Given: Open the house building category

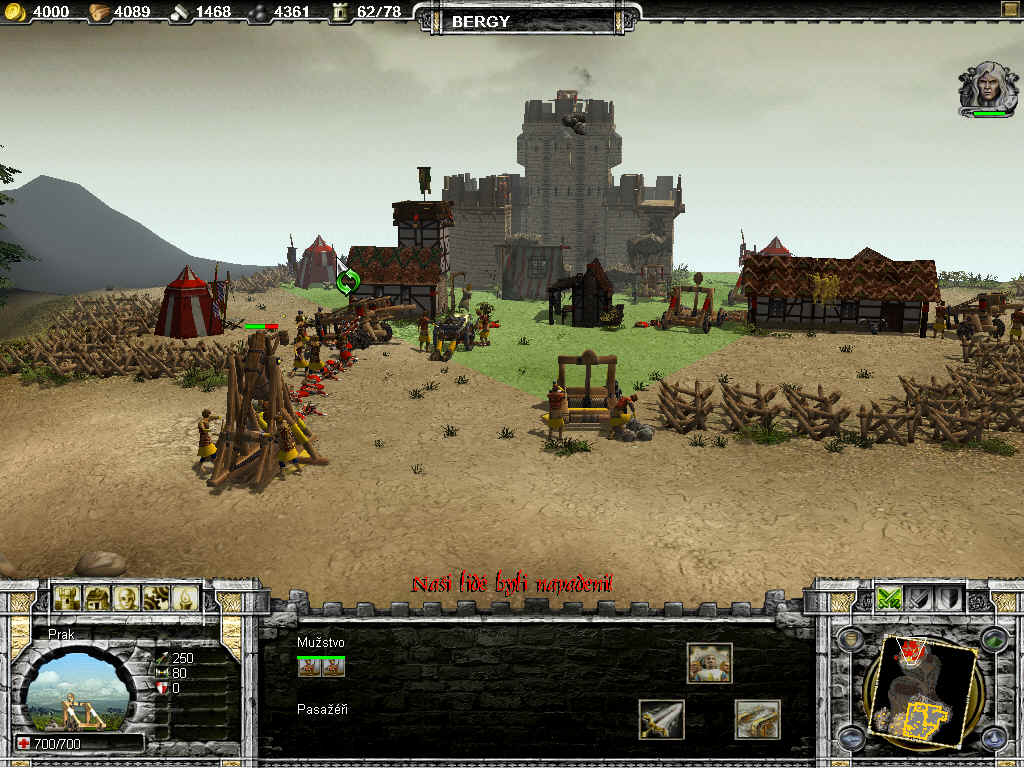Looking at the screenshot, I should click(x=97, y=598).
